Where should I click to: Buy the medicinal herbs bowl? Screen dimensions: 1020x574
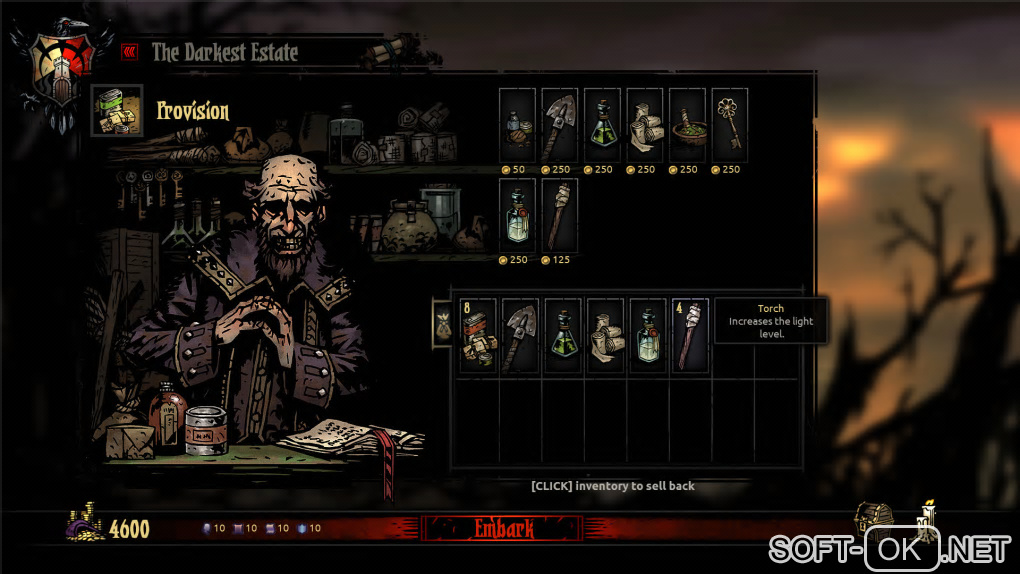pos(688,124)
